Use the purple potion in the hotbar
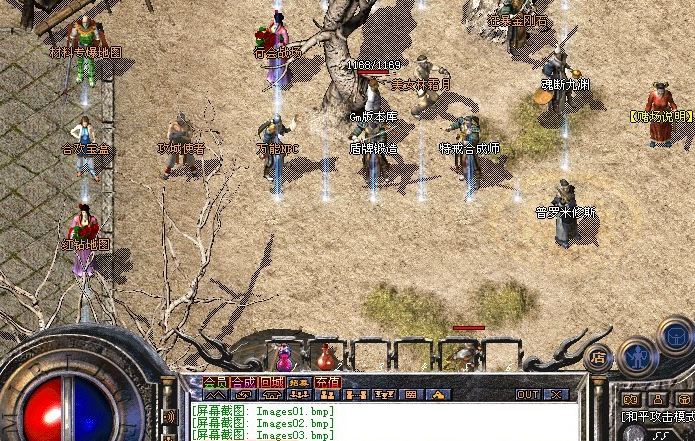 pyautogui.click(x=285, y=355)
